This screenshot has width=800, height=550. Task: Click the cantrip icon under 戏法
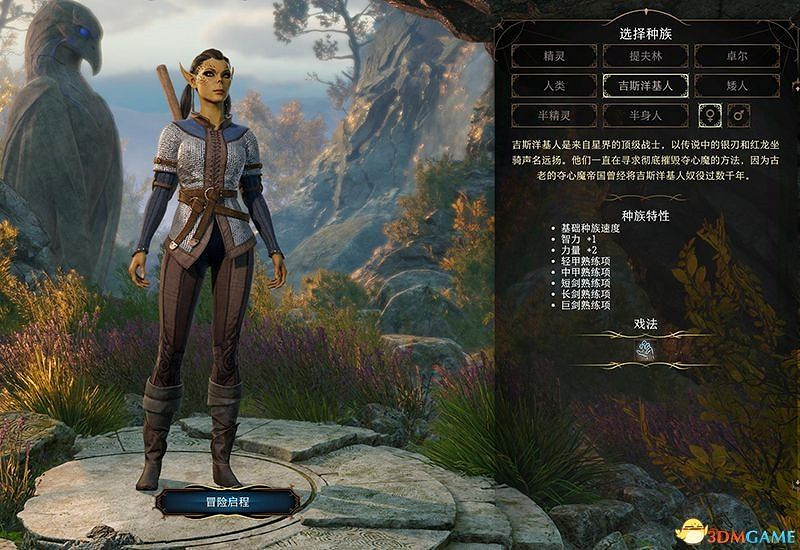[x=645, y=350]
